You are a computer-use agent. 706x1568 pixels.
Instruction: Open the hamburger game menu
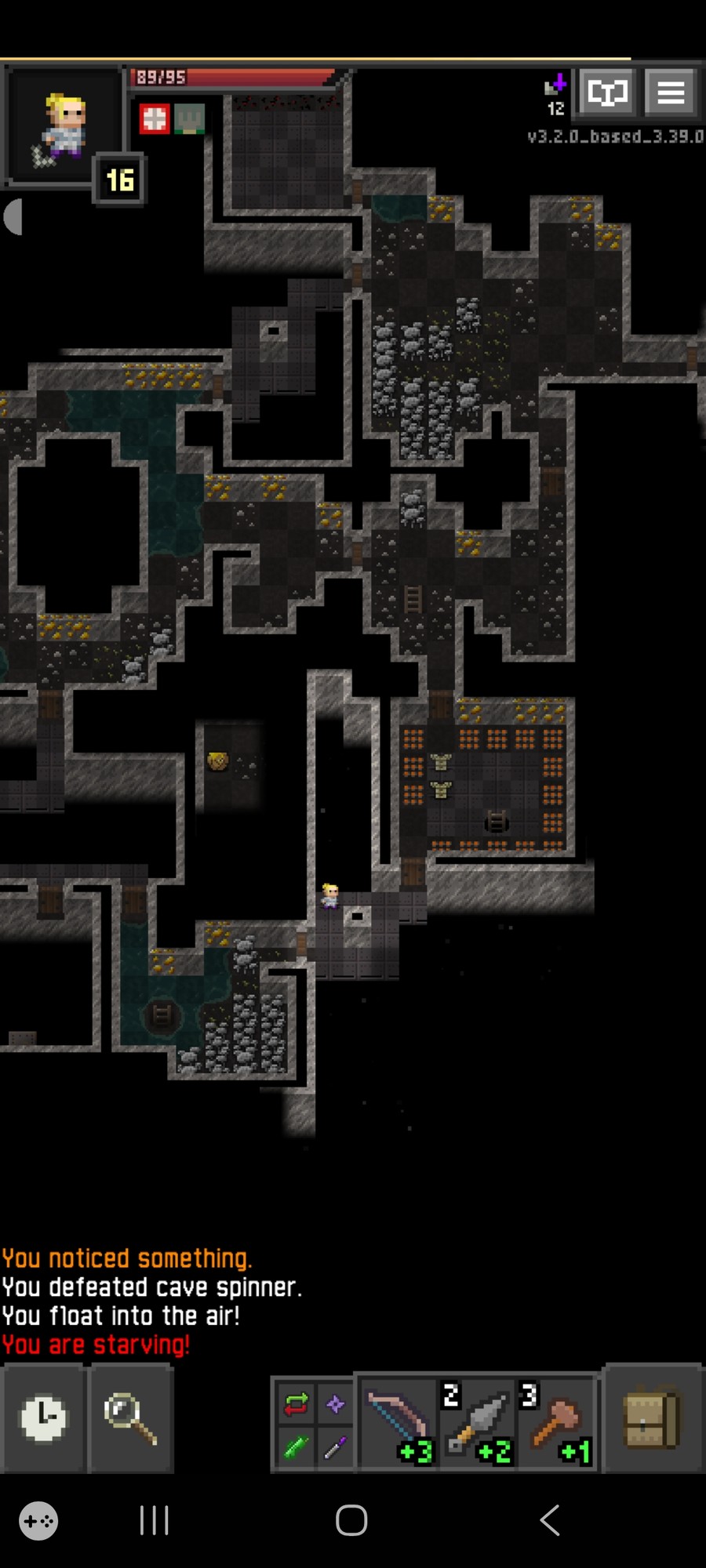(x=671, y=93)
